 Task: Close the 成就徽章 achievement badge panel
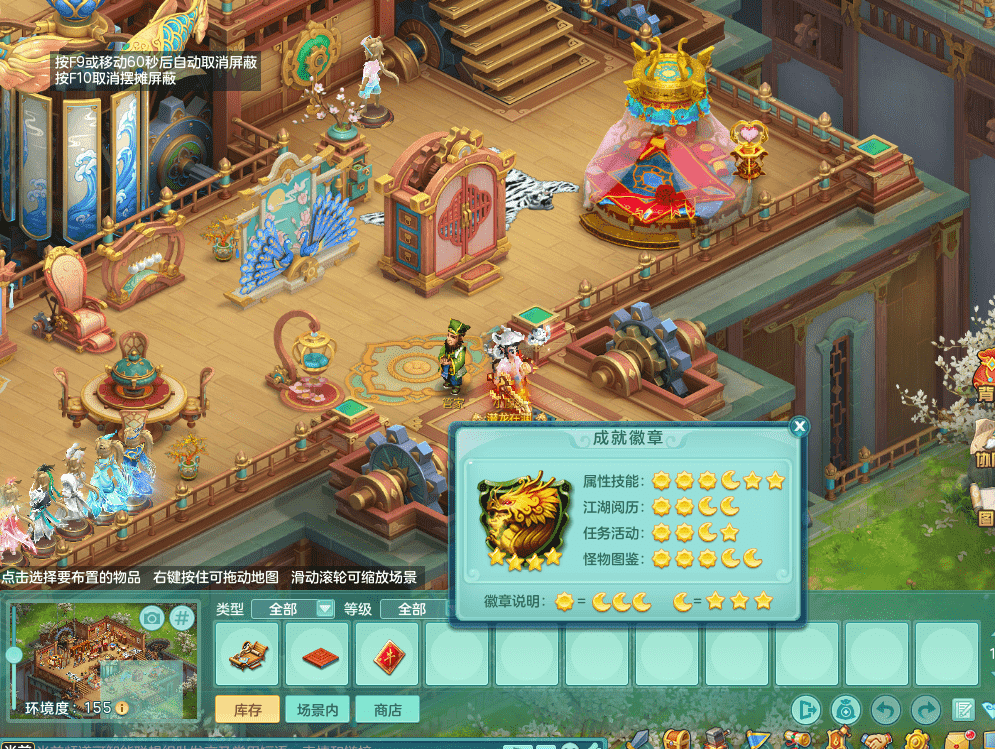point(798,427)
